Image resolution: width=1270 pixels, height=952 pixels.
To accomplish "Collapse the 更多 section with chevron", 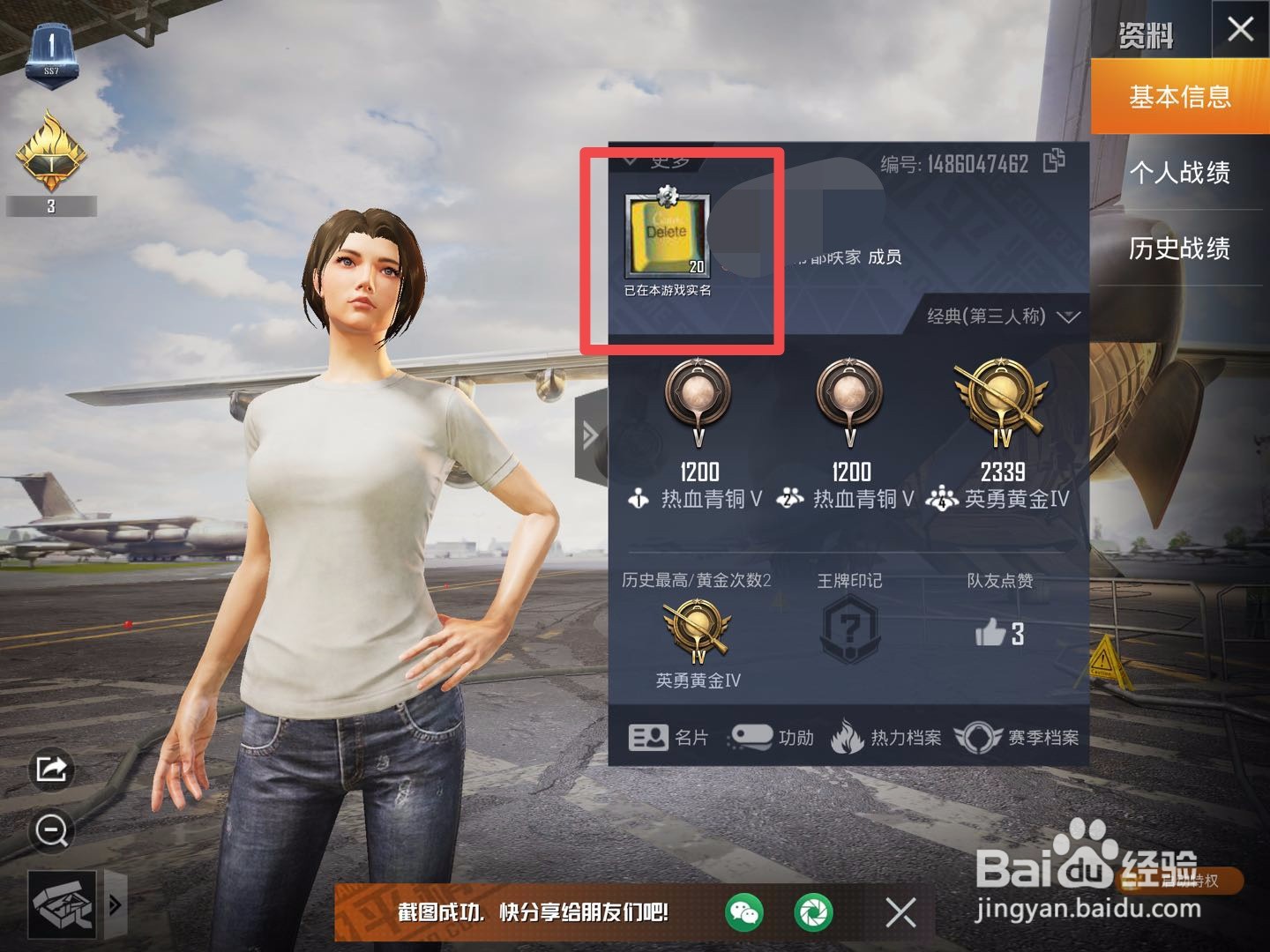I will (x=630, y=159).
